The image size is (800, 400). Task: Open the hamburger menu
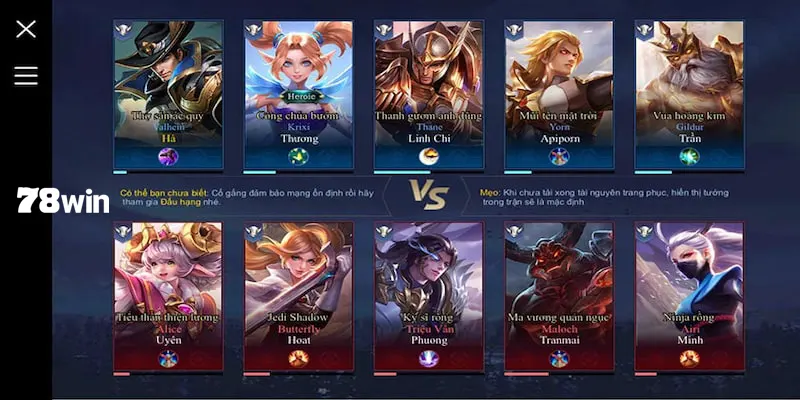[26, 76]
